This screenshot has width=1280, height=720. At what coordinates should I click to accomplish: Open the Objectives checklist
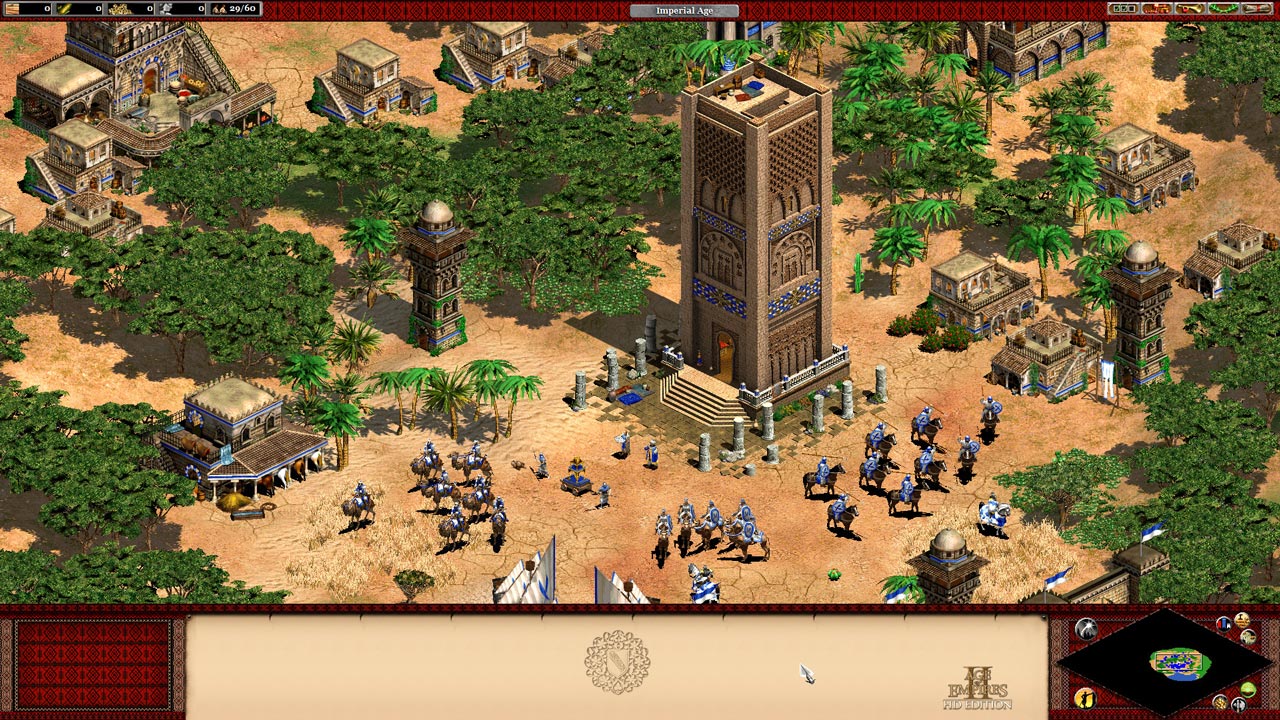(x=1123, y=9)
